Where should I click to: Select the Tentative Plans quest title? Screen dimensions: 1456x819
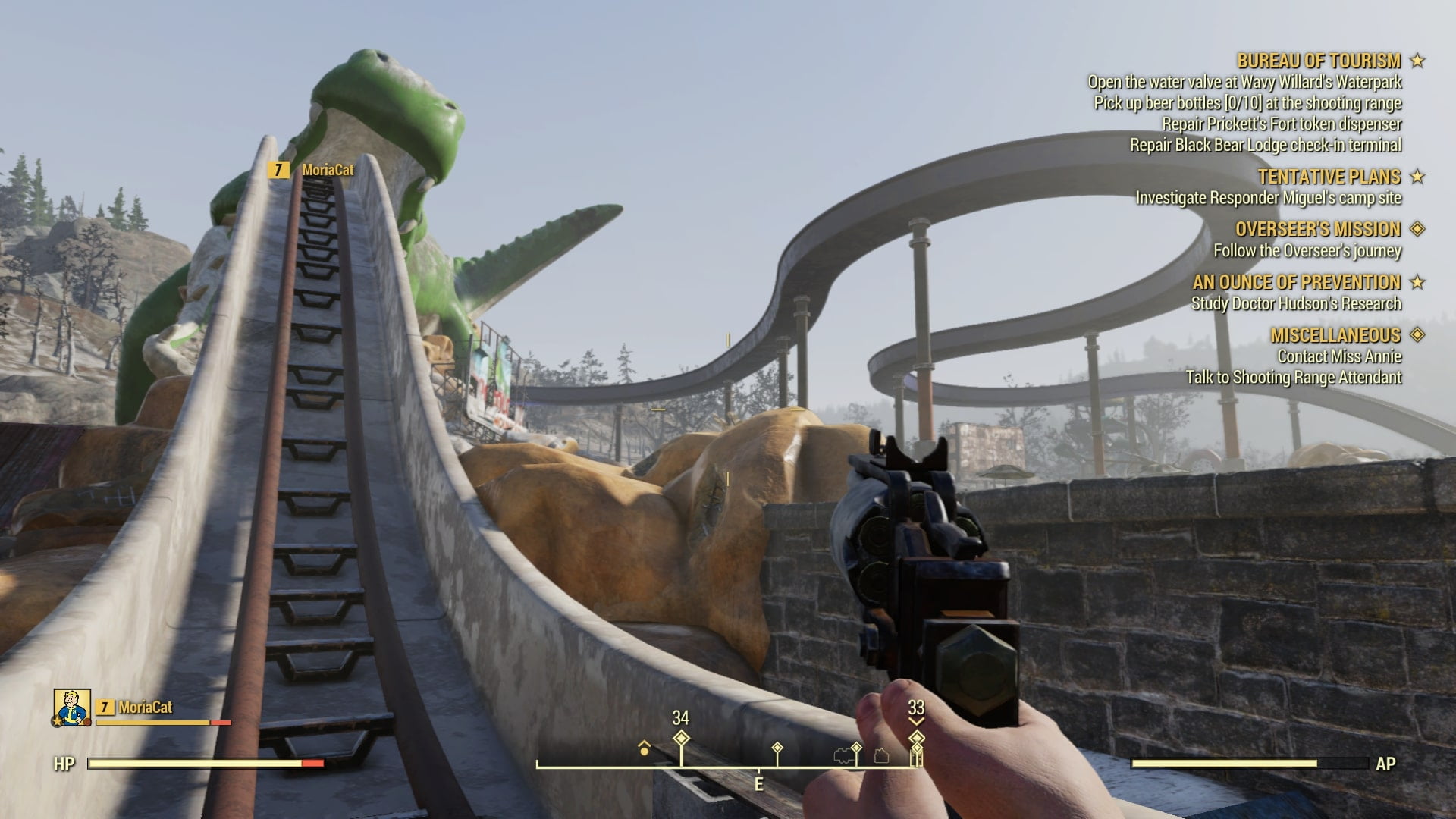point(1329,177)
